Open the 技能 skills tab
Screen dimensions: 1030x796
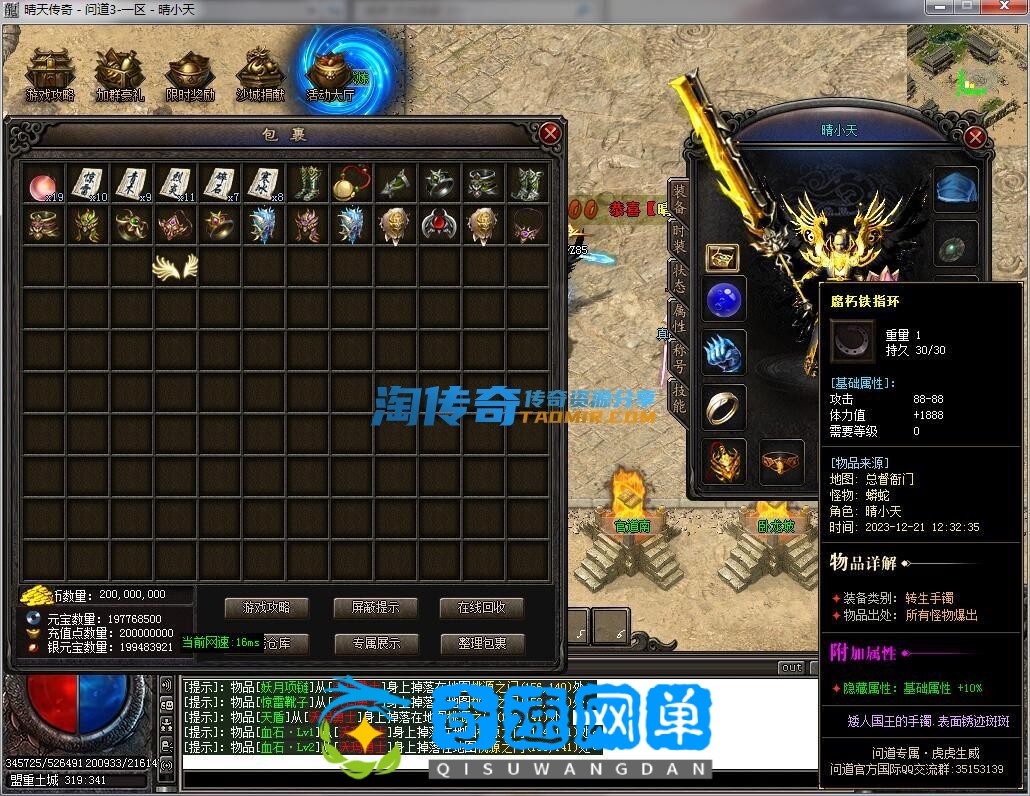click(679, 398)
